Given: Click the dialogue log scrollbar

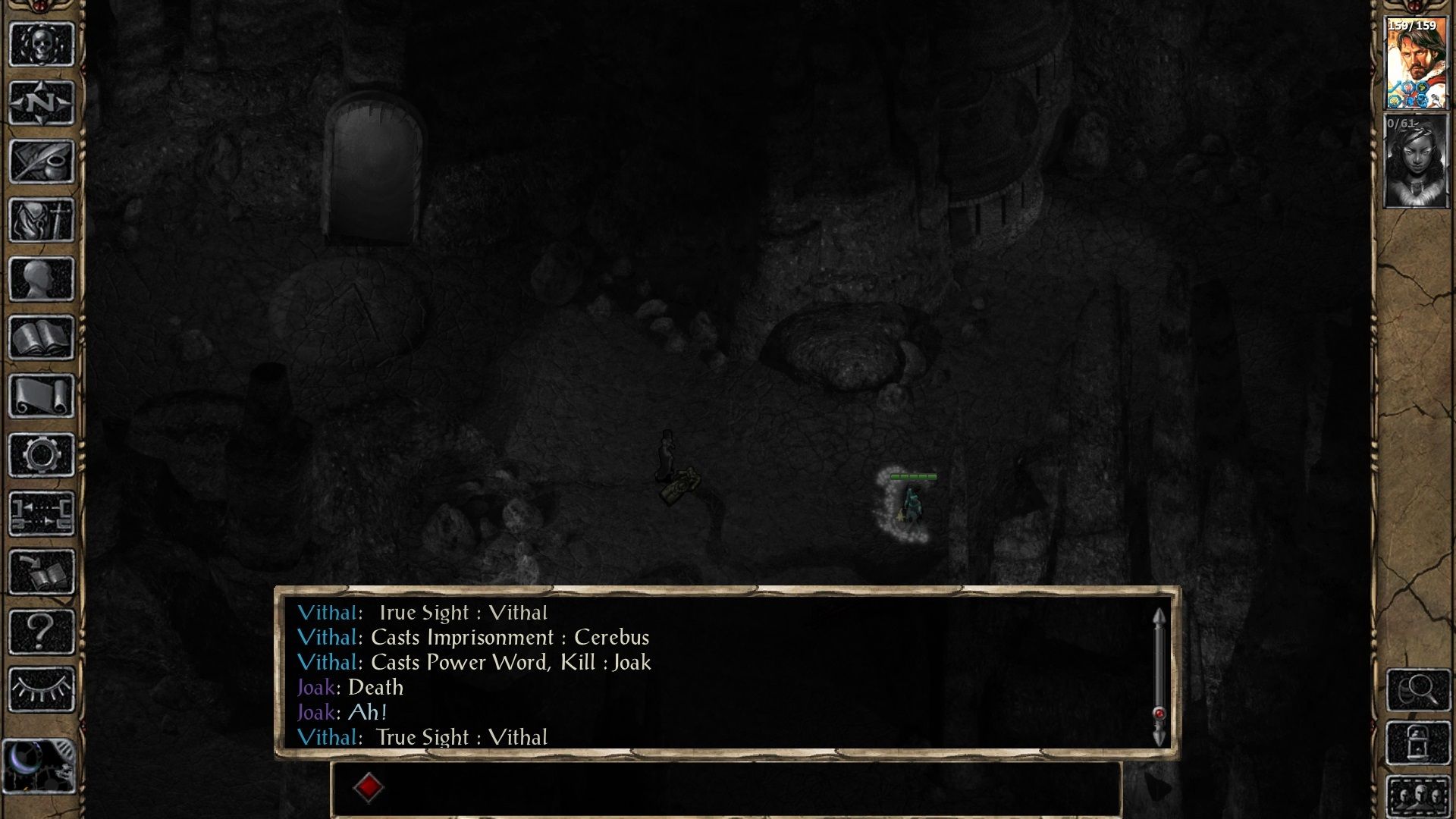Looking at the screenshot, I should (x=1159, y=675).
